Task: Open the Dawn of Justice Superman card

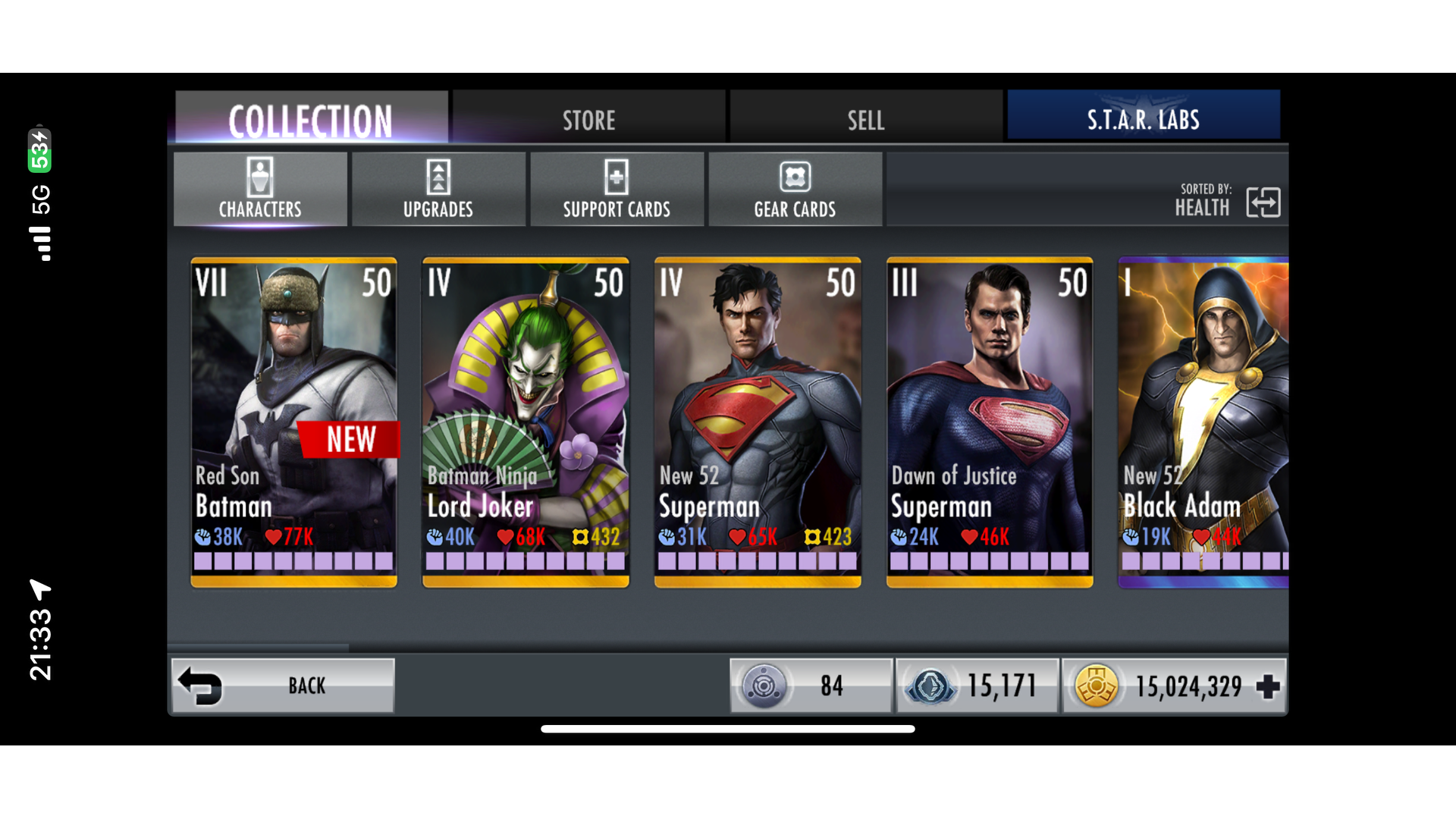Action: click(x=990, y=422)
